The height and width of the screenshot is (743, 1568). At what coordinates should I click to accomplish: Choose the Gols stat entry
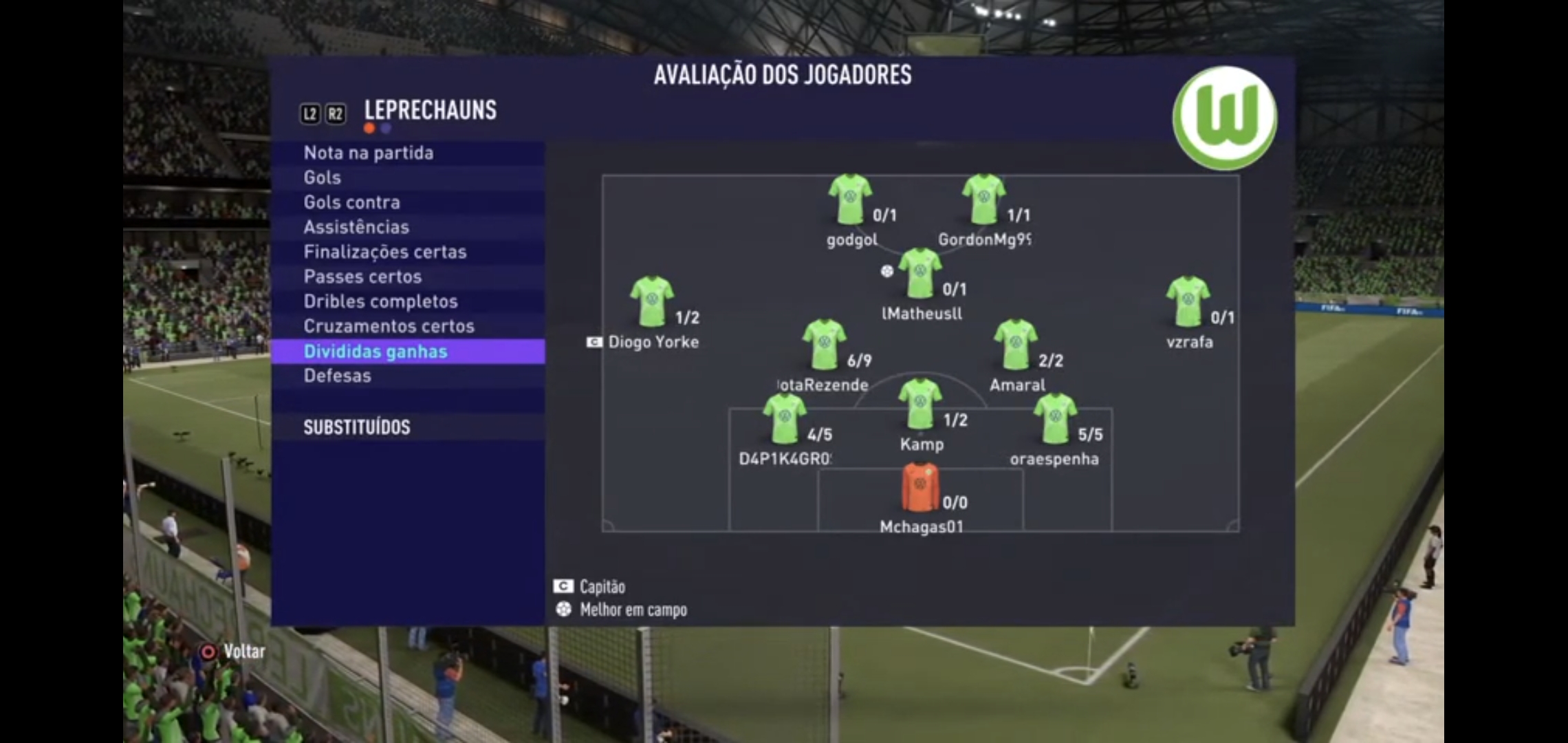323,177
